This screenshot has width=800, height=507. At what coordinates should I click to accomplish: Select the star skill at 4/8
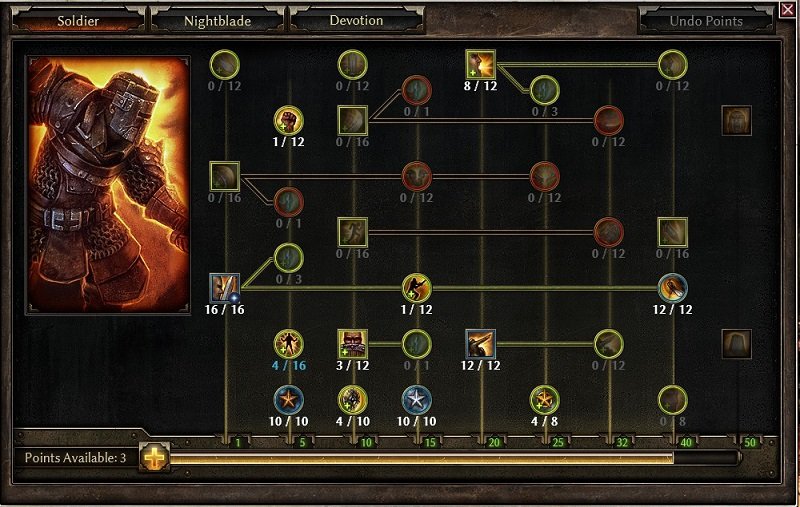[544, 400]
